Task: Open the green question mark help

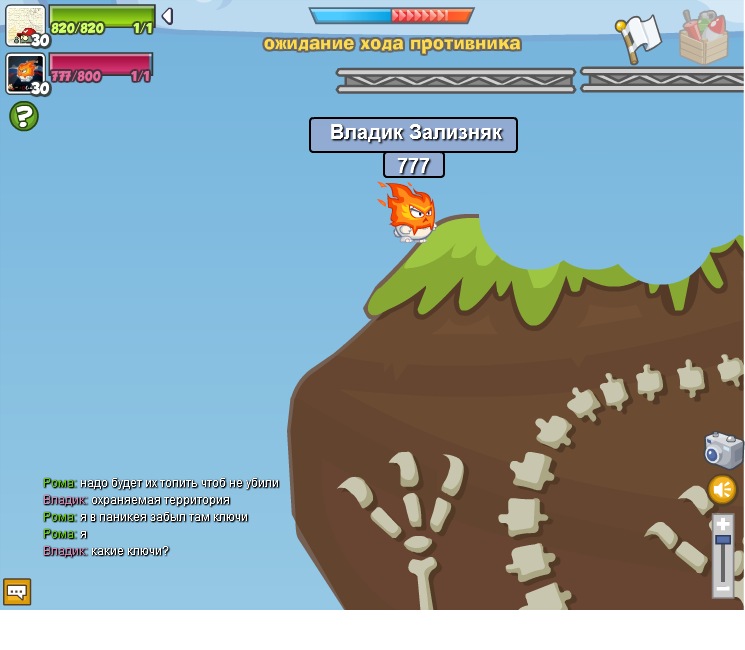Action: tap(24, 116)
